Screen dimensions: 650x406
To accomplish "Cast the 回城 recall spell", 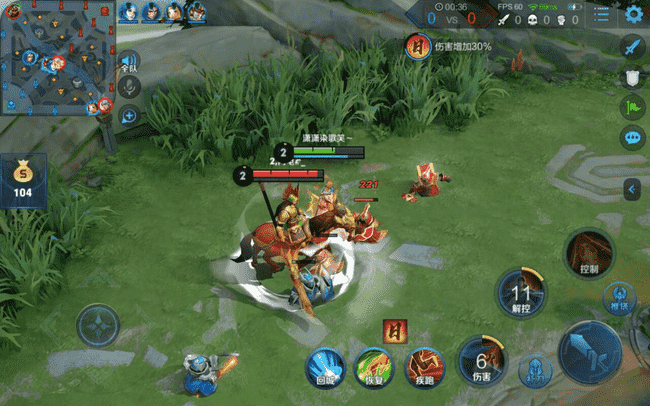I will (x=324, y=366).
